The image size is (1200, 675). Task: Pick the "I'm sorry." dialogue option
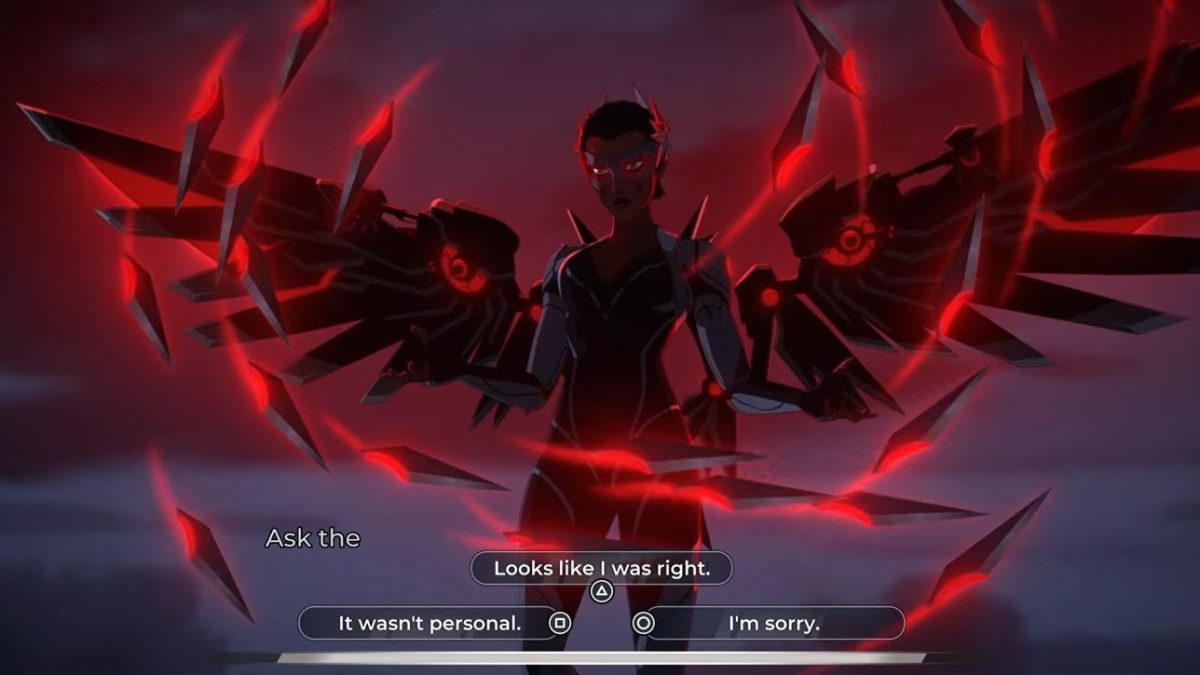coord(773,623)
